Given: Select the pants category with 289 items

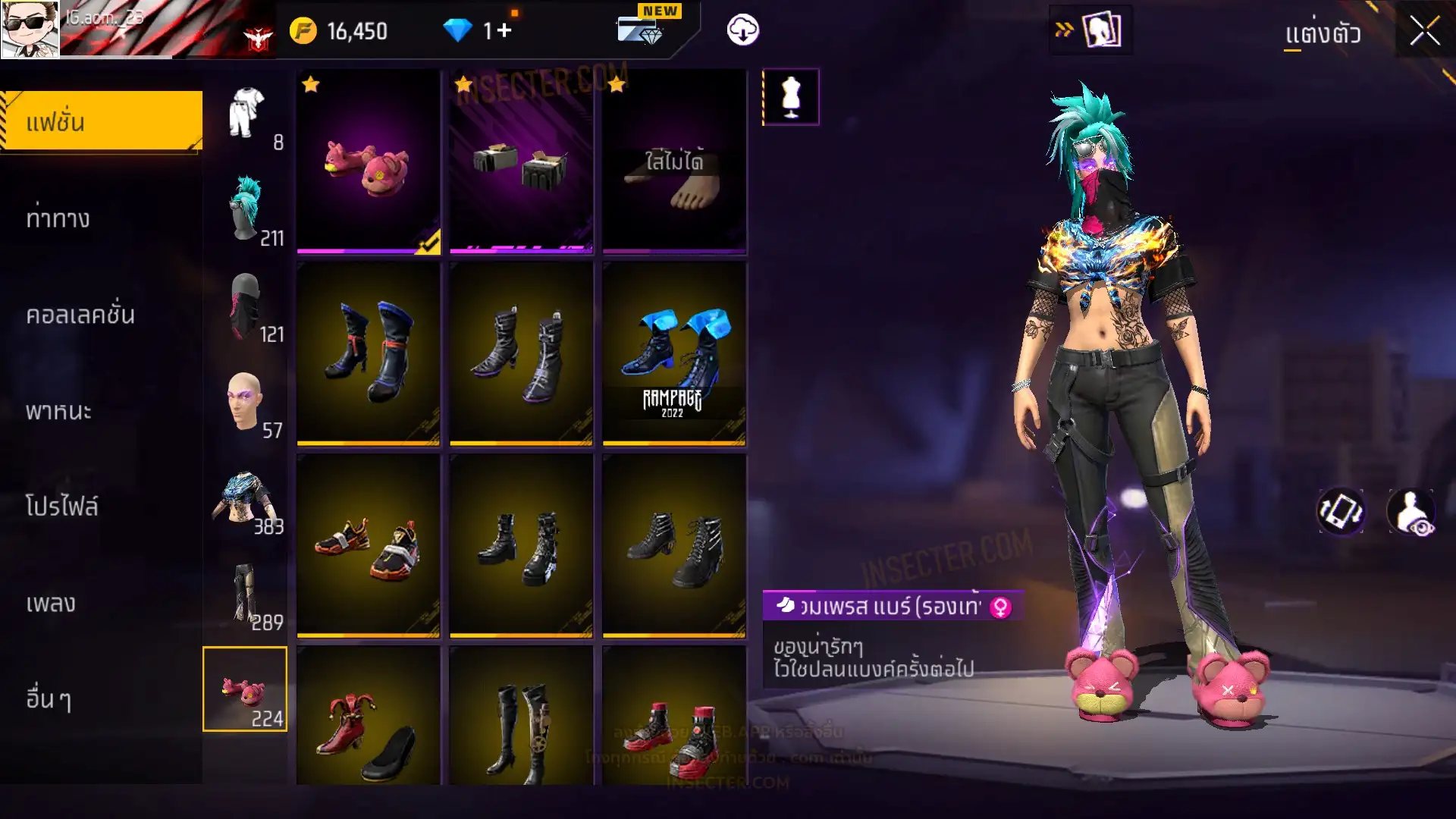Looking at the screenshot, I should [246, 594].
